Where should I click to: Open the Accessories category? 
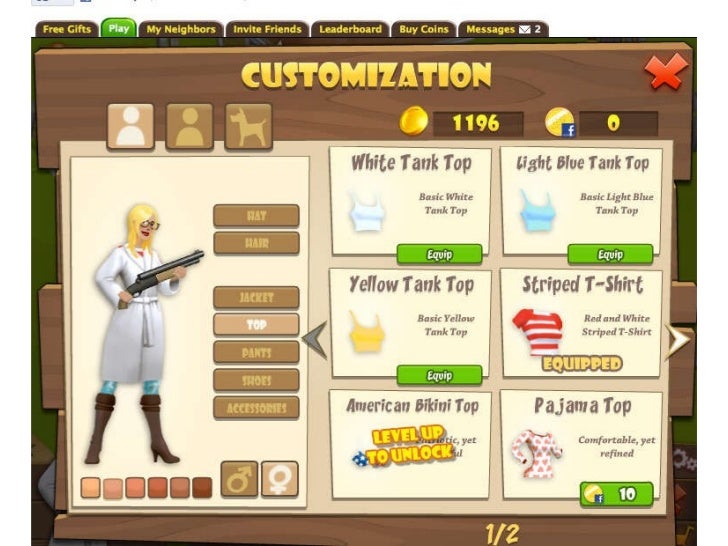pyautogui.click(x=256, y=408)
